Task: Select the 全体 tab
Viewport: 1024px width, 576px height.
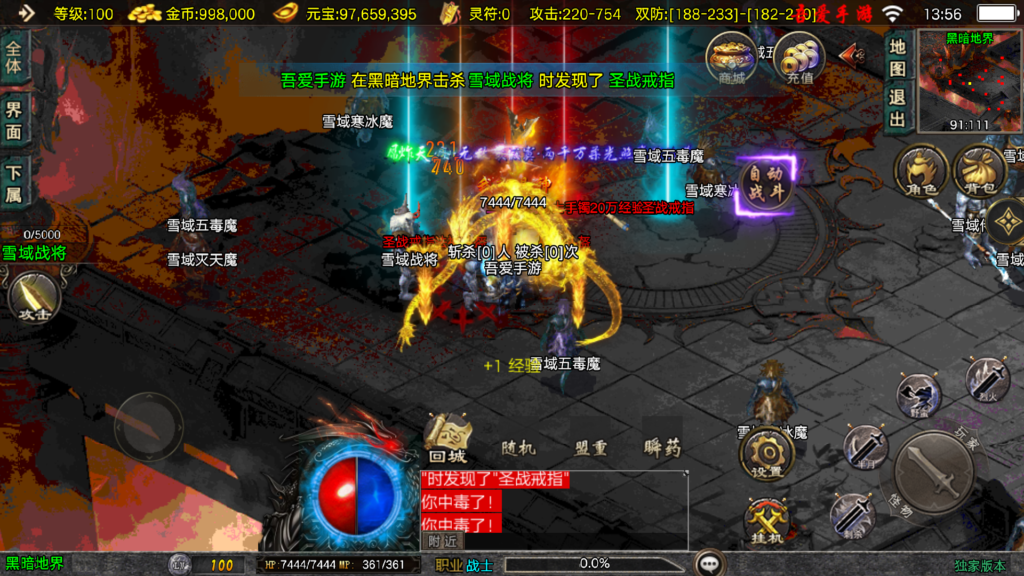Action: point(14,58)
